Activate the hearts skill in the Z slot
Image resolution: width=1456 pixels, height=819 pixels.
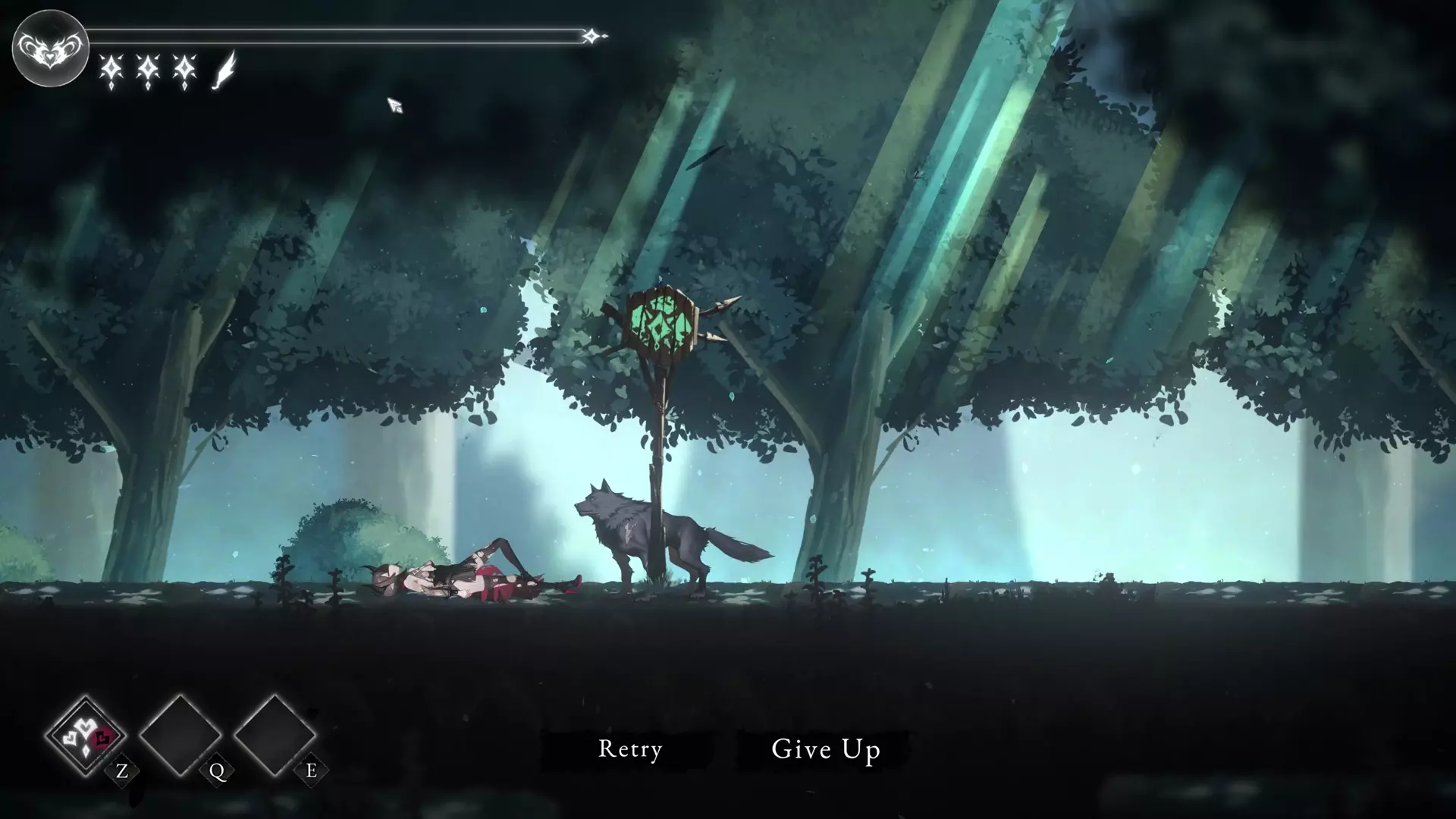86,736
